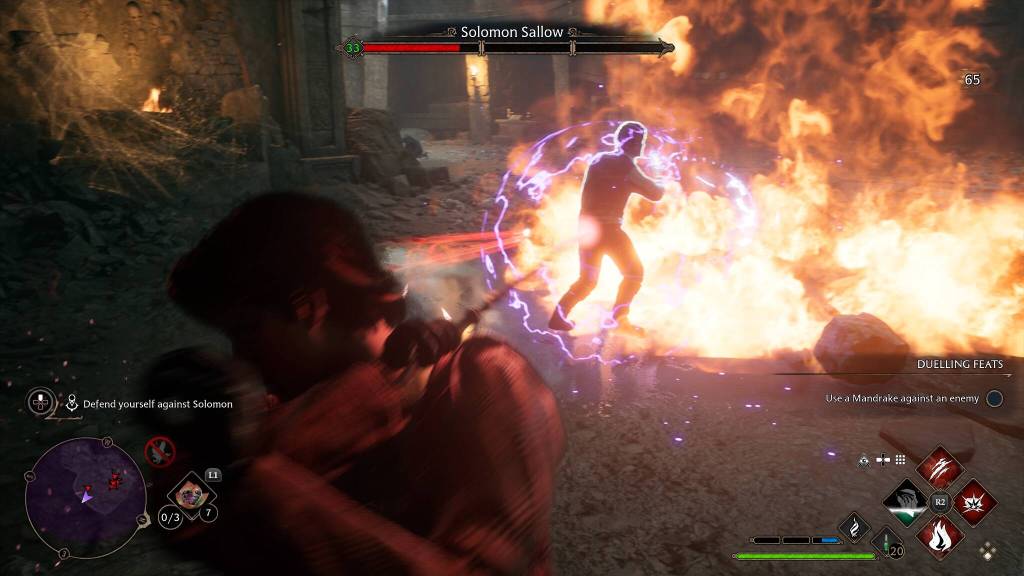Click the Defend yourself against Solomon objective

click(x=149, y=404)
